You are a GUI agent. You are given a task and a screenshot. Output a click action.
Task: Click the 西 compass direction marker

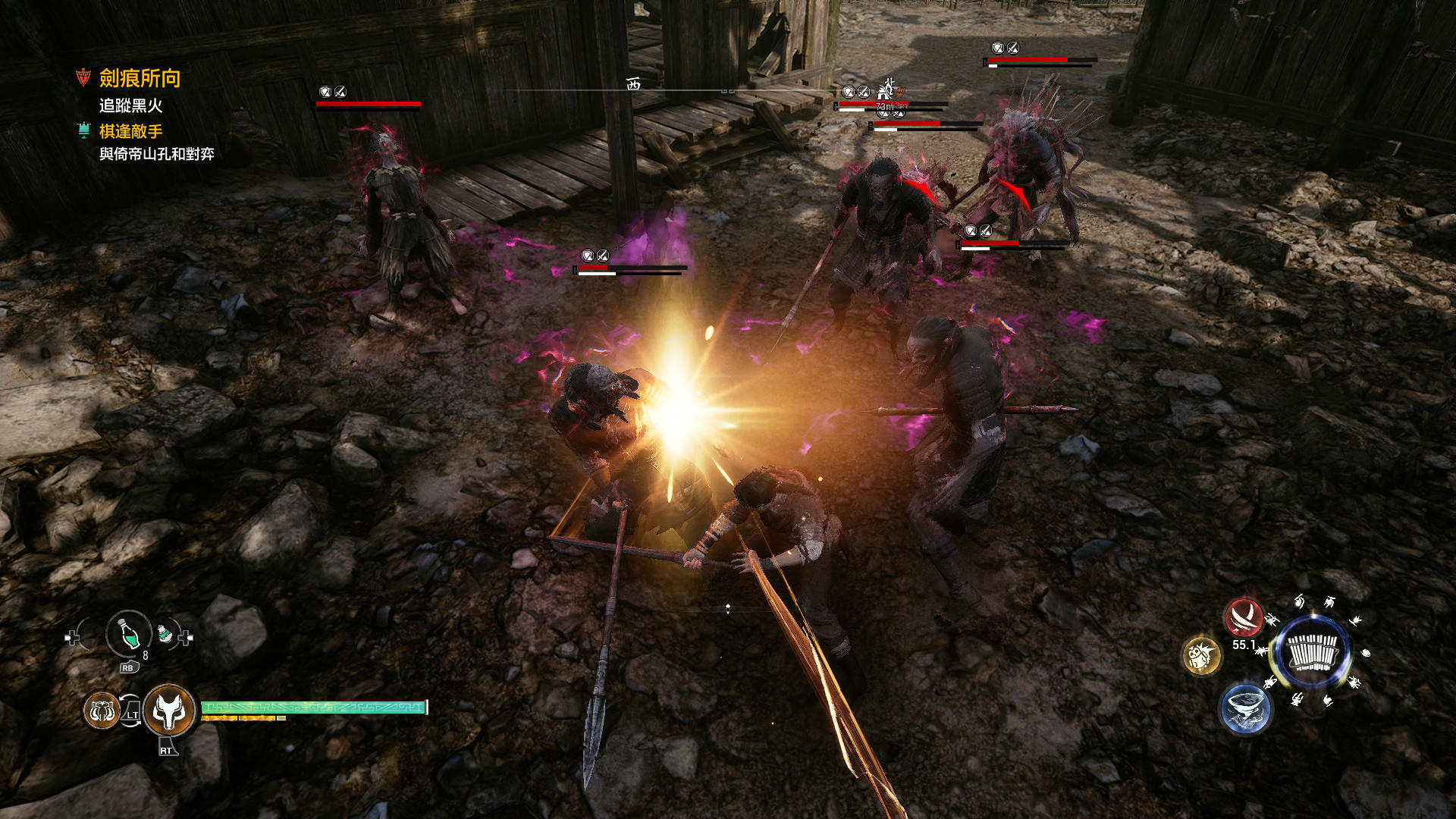pos(633,84)
